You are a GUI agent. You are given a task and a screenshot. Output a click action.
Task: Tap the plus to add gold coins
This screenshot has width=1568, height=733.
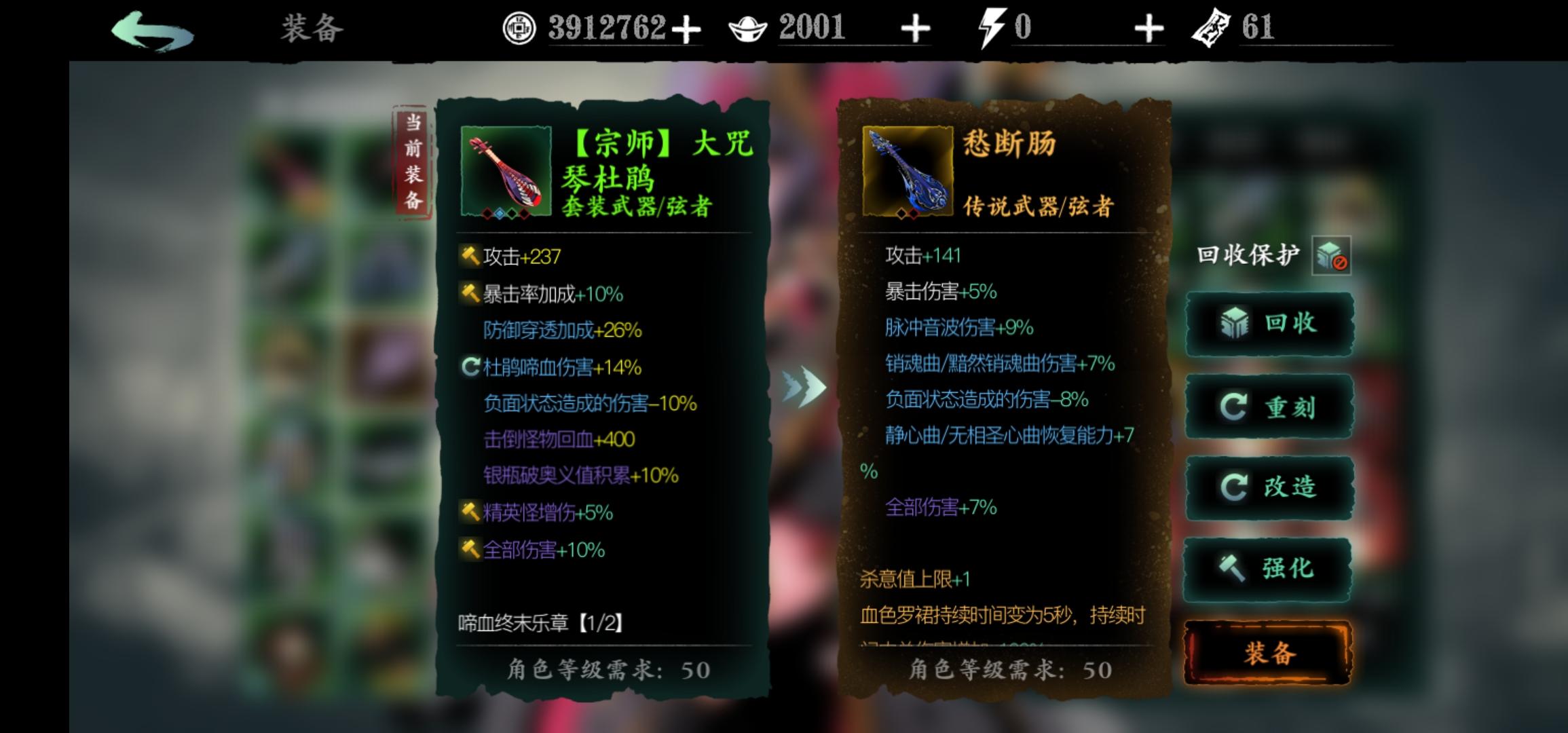688,28
